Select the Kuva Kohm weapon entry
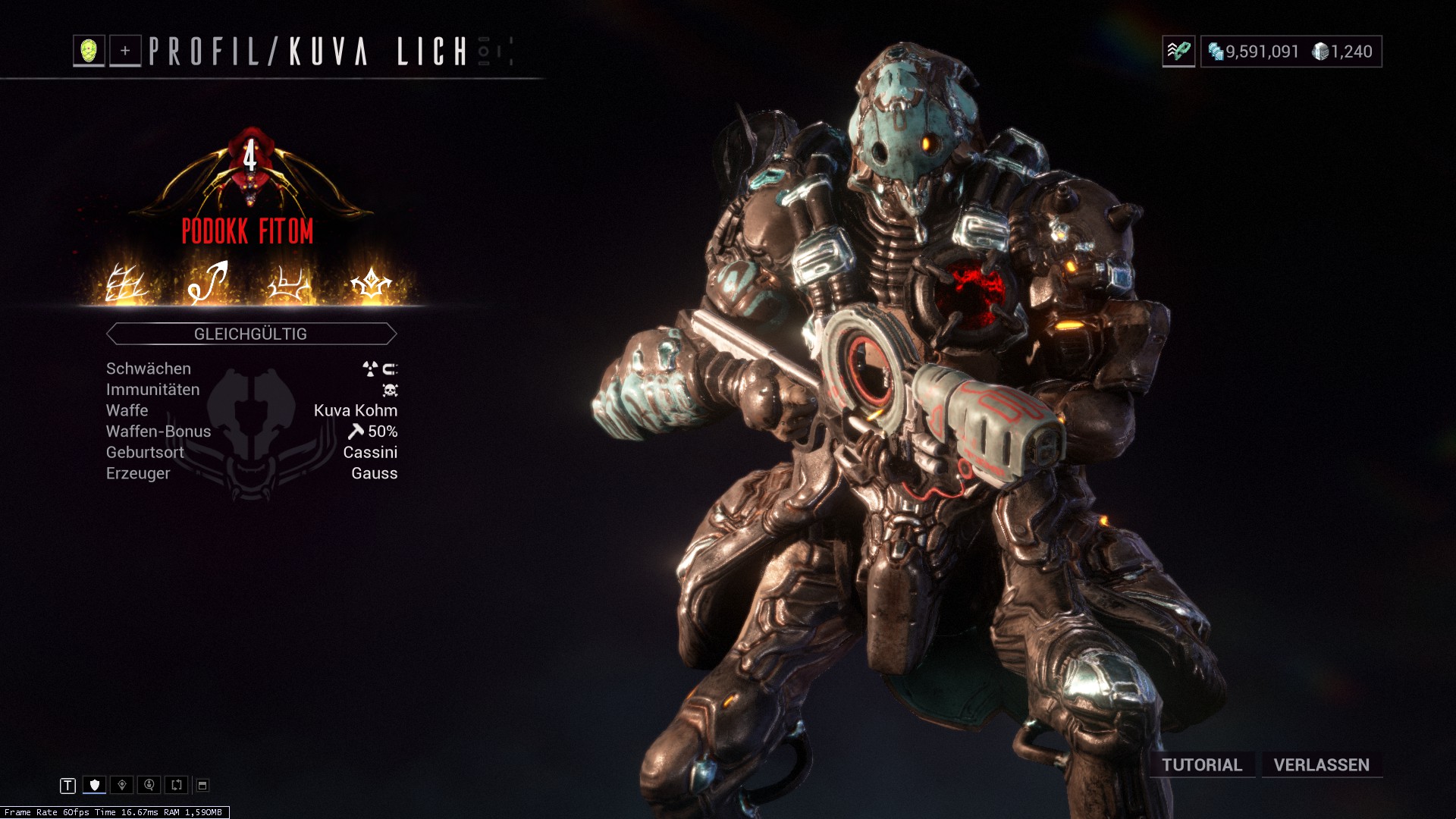 355,410
